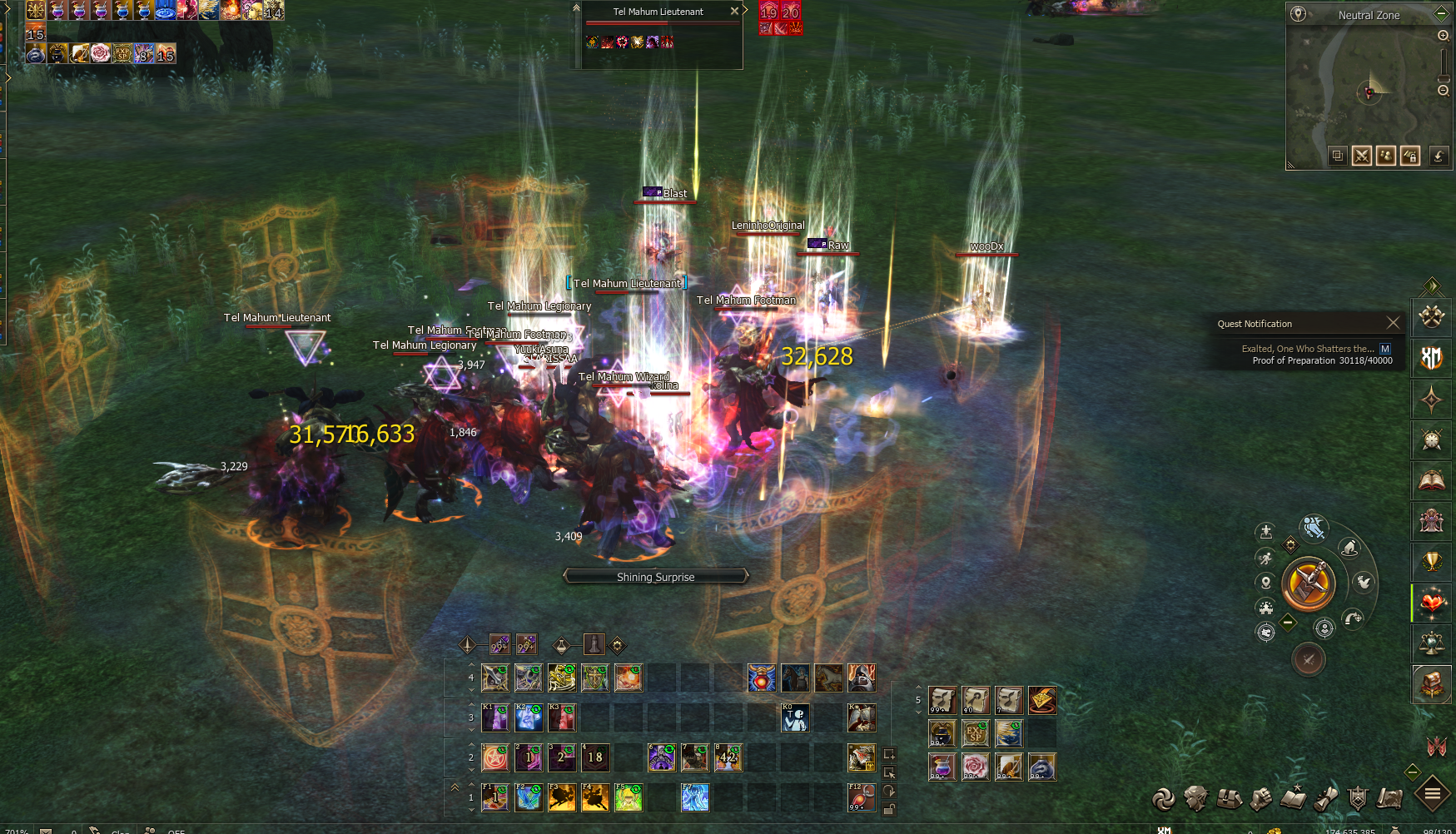
Task: Zoom out on the minimap
Action: [x=1444, y=90]
